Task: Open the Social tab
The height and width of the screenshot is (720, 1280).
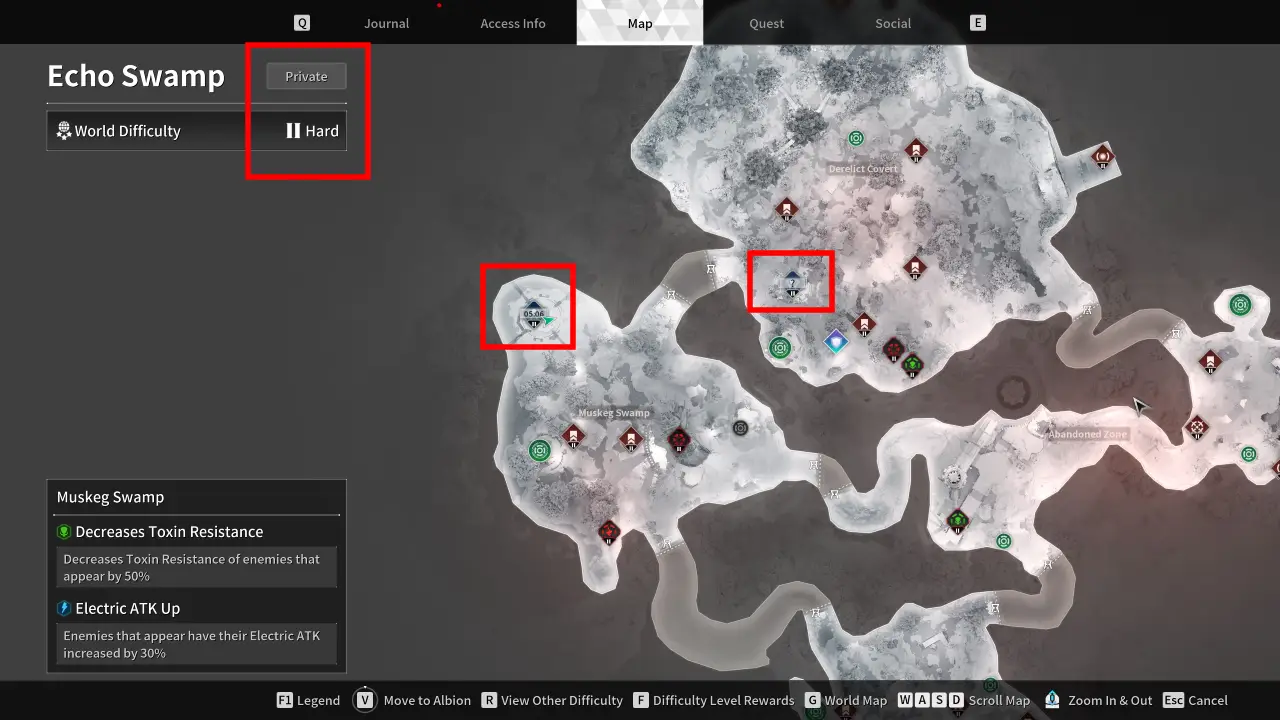Action: coord(893,23)
